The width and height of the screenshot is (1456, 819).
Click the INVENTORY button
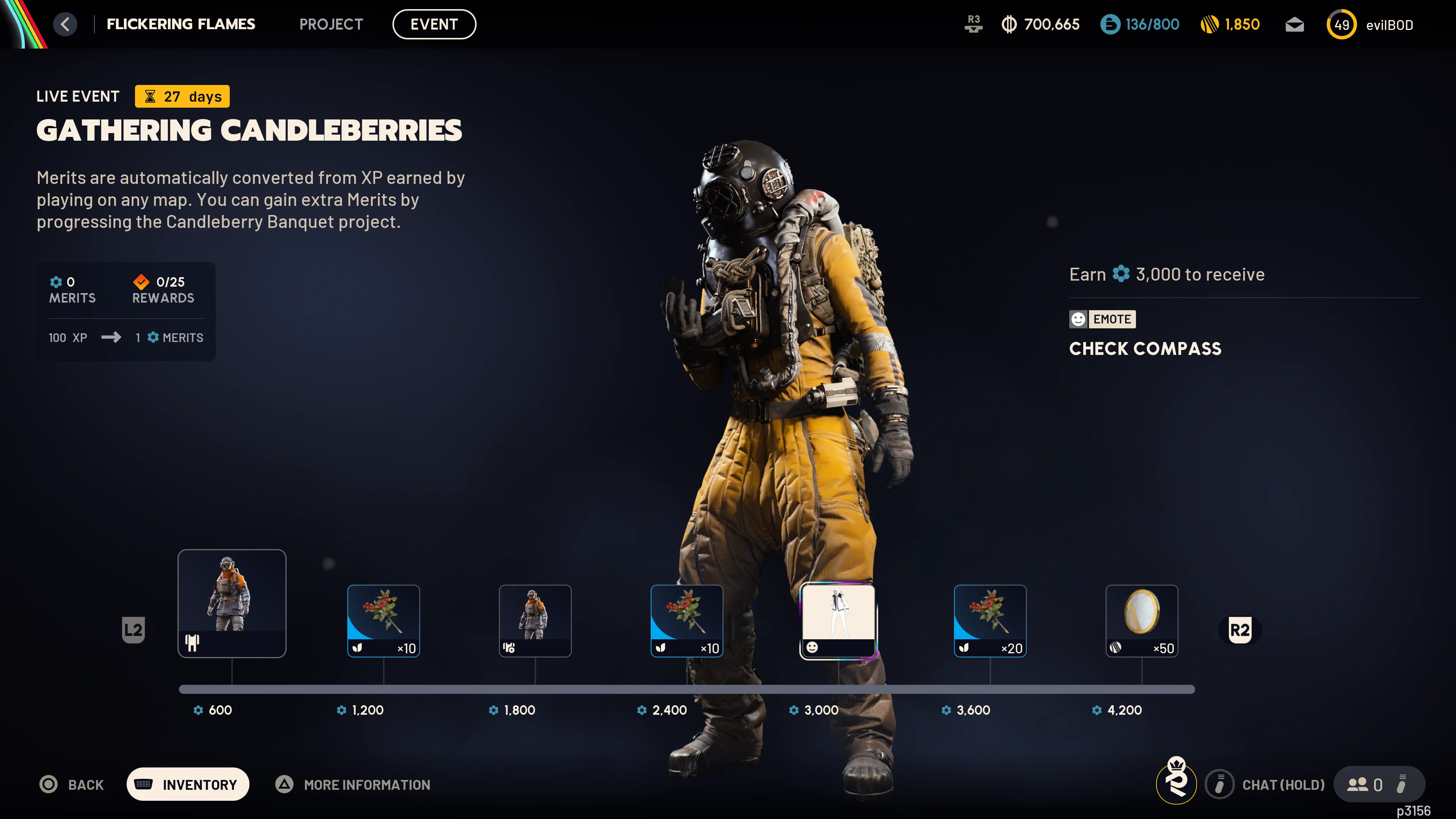[x=188, y=784]
